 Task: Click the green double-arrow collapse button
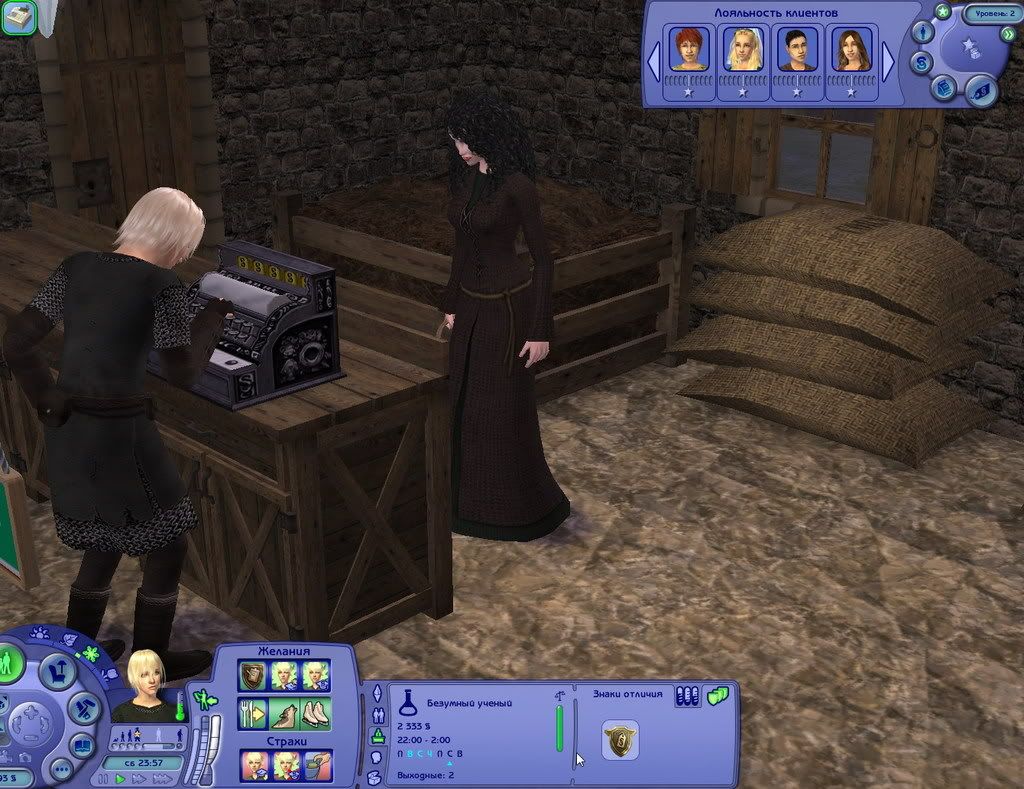(1008, 34)
